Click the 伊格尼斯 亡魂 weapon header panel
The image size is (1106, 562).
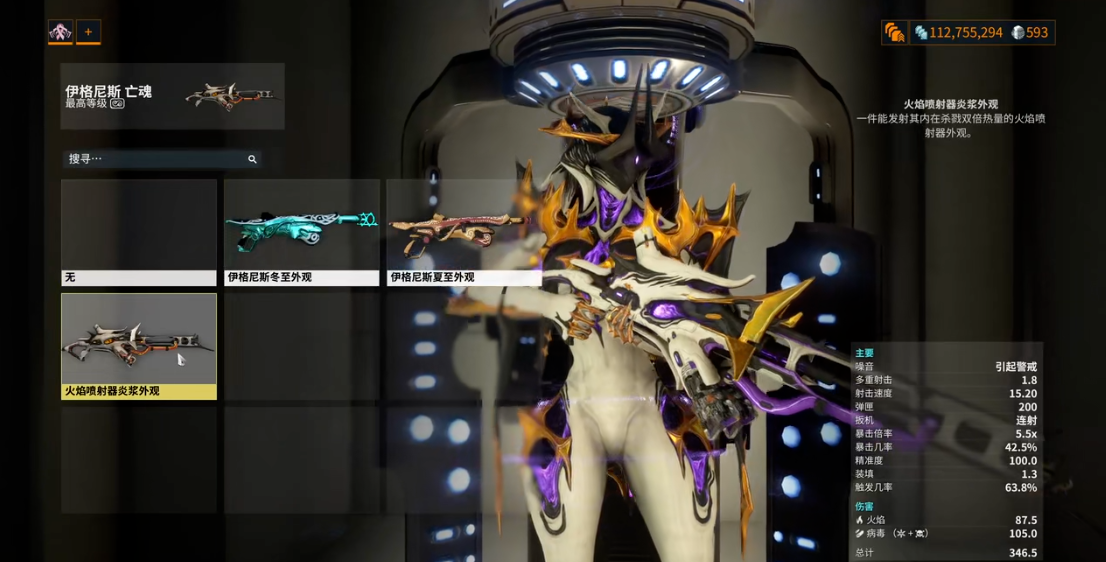(172, 96)
